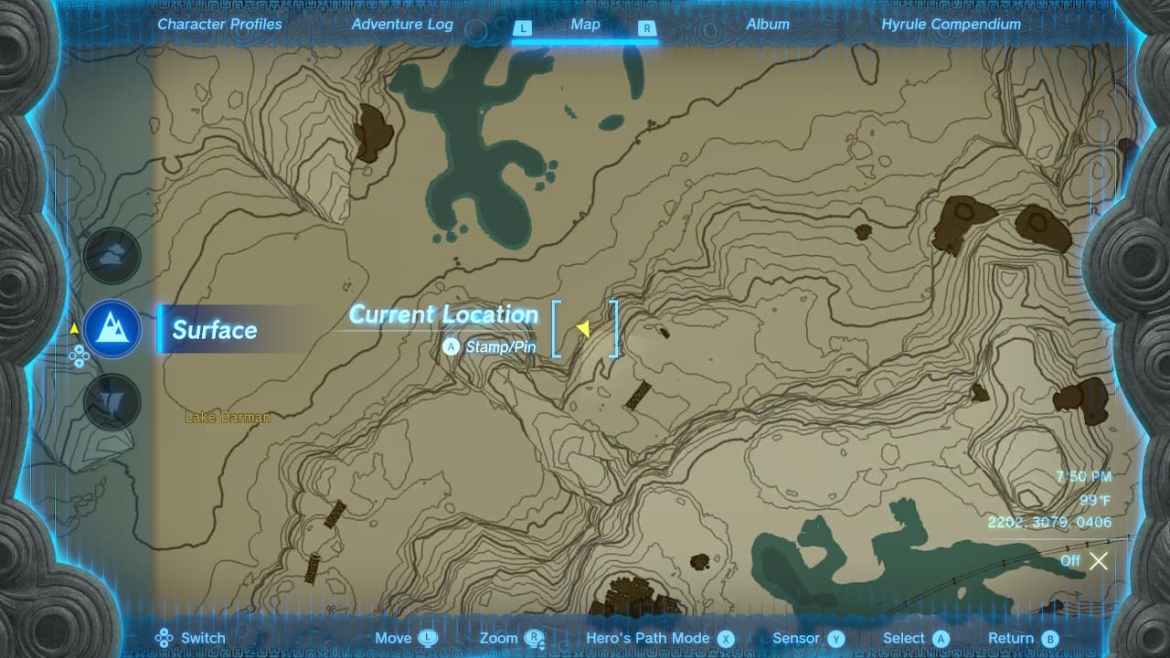Toggle the Off sensor indicator
Viewport: 1170px width, 658px height.
tap(1086, 561)
